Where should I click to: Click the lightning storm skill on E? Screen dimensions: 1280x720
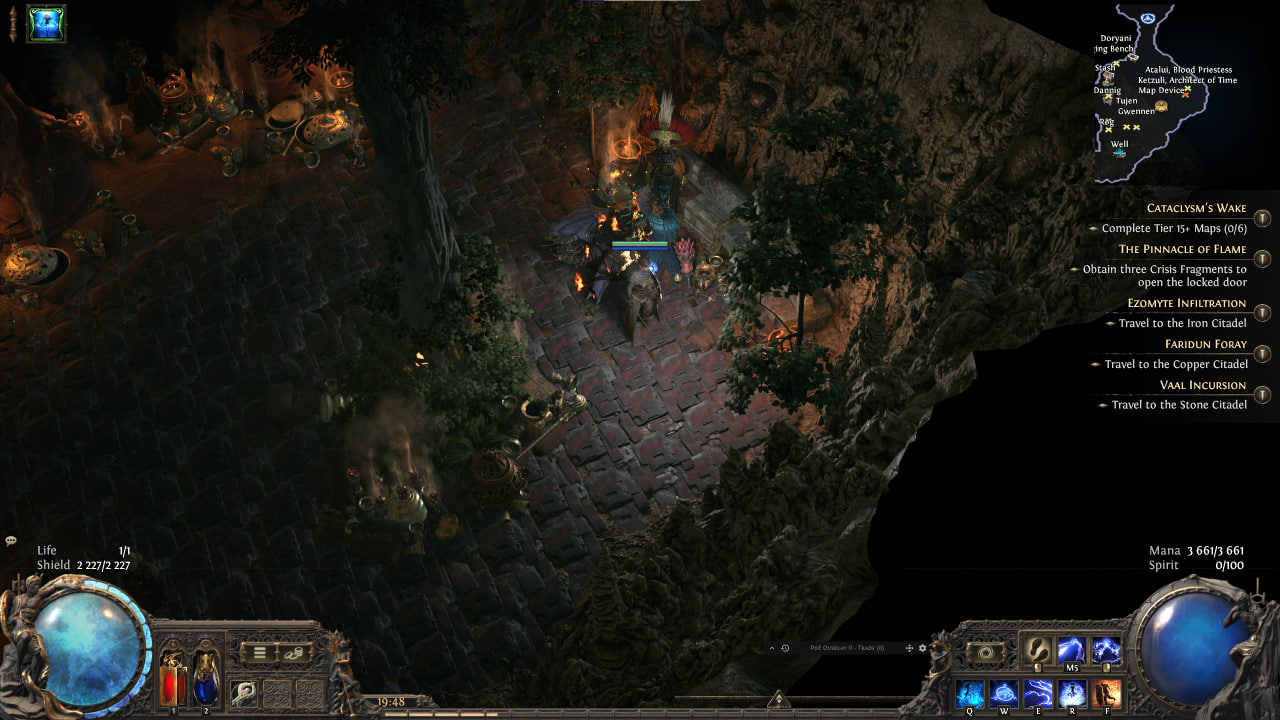pos(1039,693)
